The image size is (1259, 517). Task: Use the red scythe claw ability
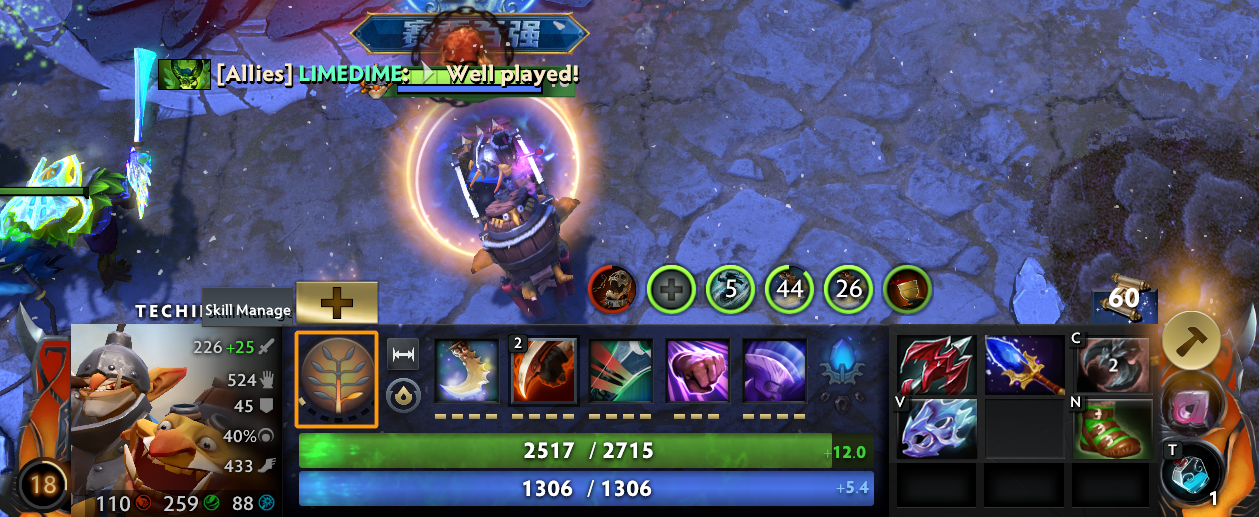click(x=545, y=371)
